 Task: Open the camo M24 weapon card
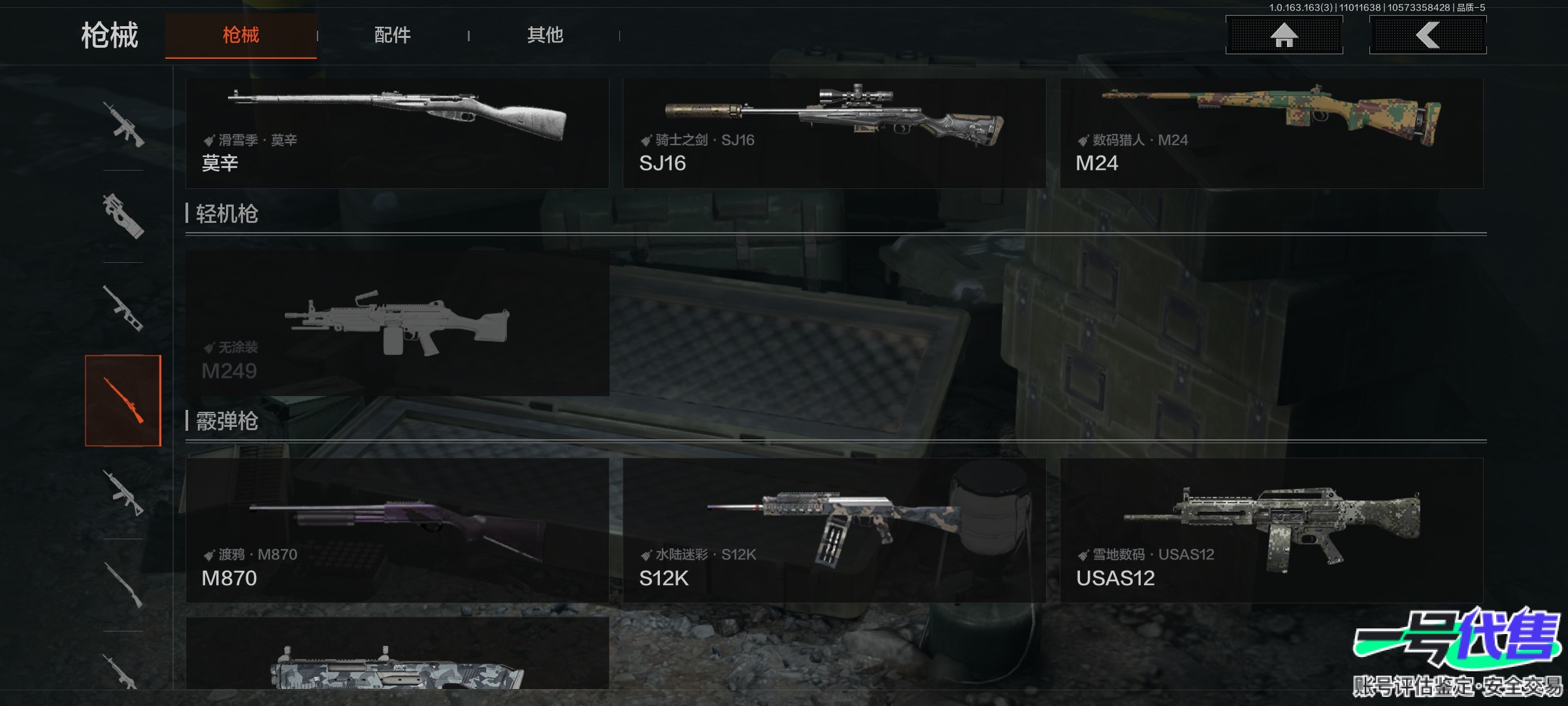[x=1271, y=133]
